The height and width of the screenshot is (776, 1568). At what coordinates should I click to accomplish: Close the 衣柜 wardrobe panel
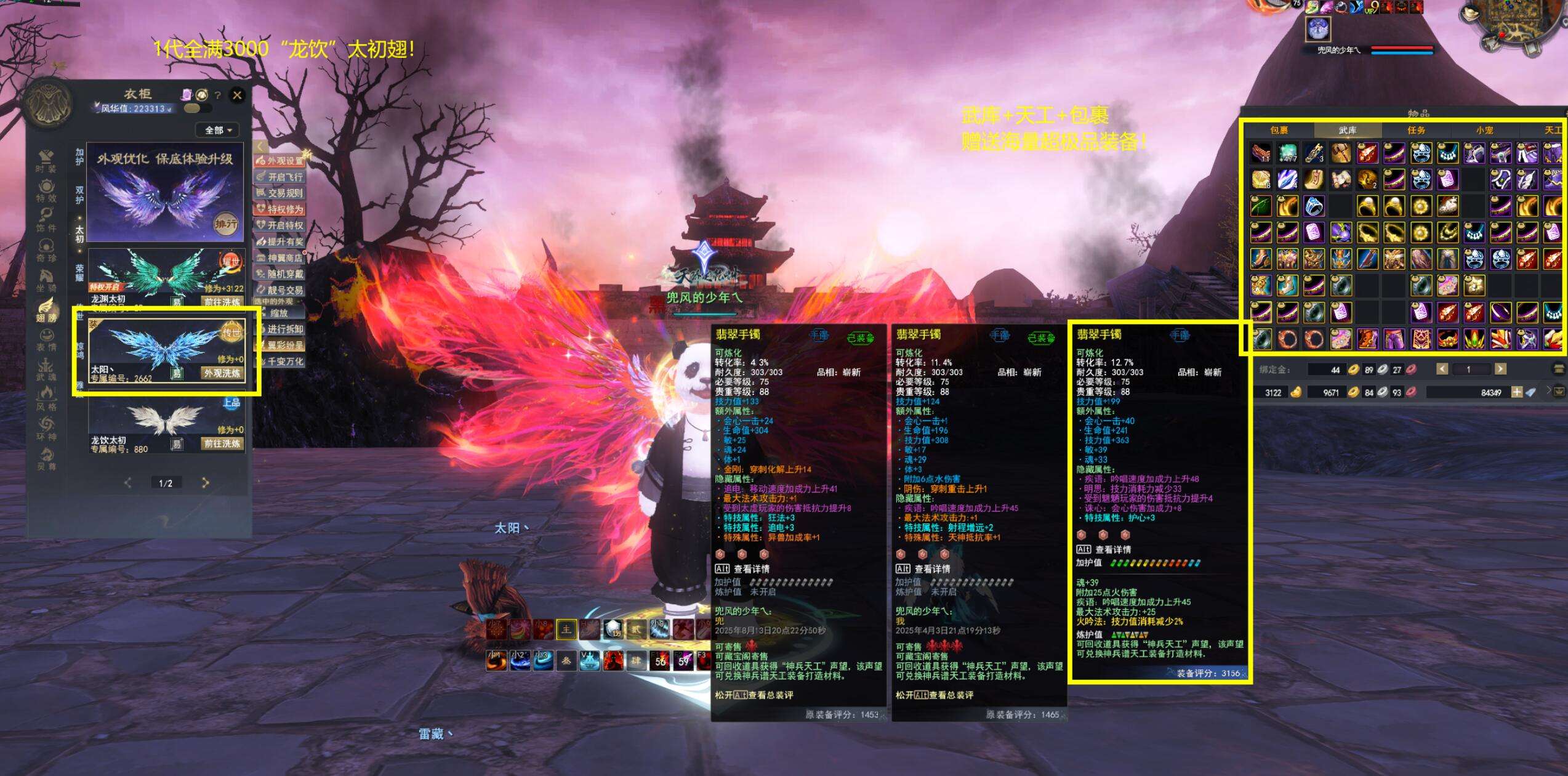(x=237, y=95)
